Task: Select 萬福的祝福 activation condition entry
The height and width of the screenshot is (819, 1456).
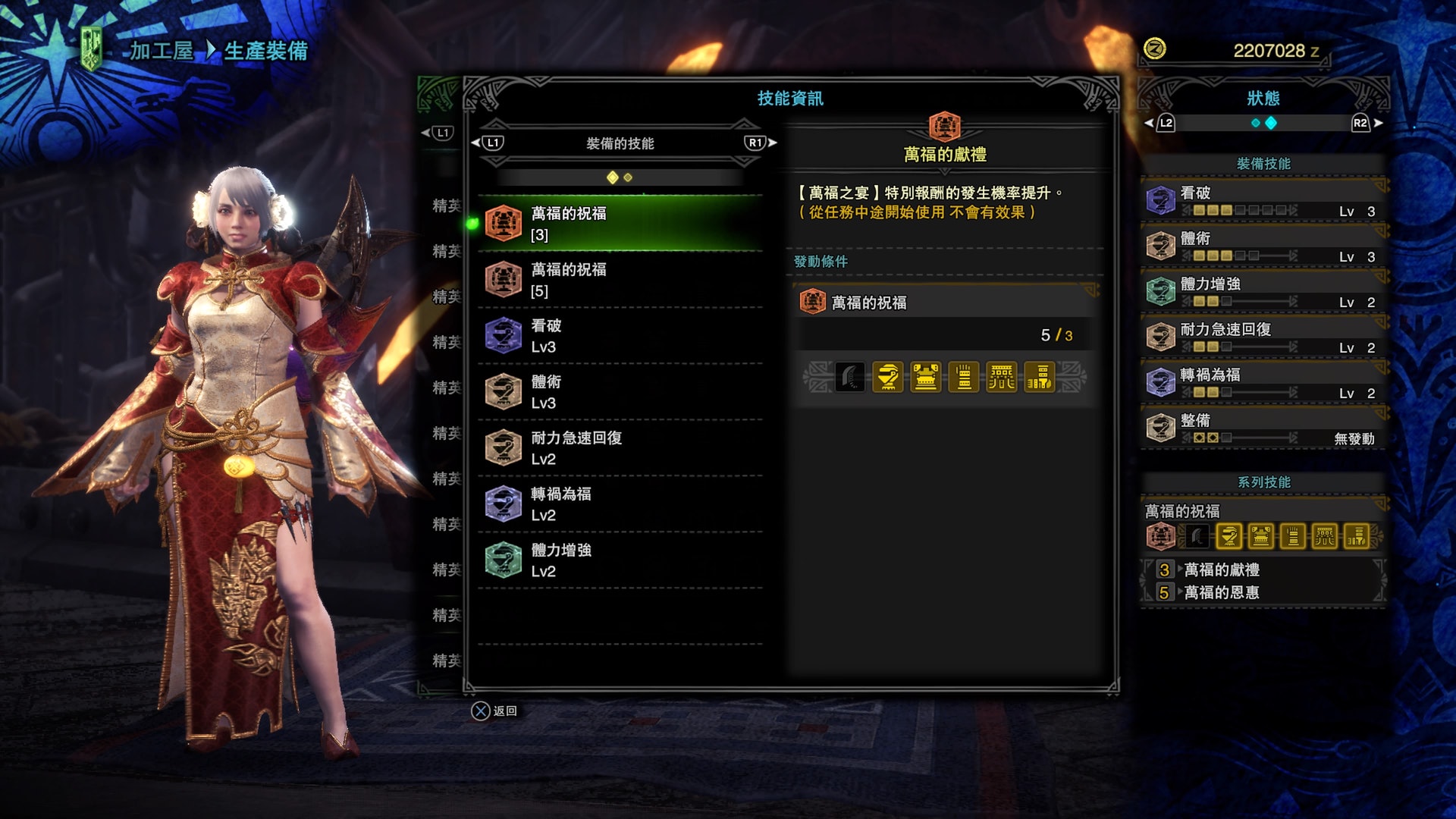Action: [x=944, y=303]
